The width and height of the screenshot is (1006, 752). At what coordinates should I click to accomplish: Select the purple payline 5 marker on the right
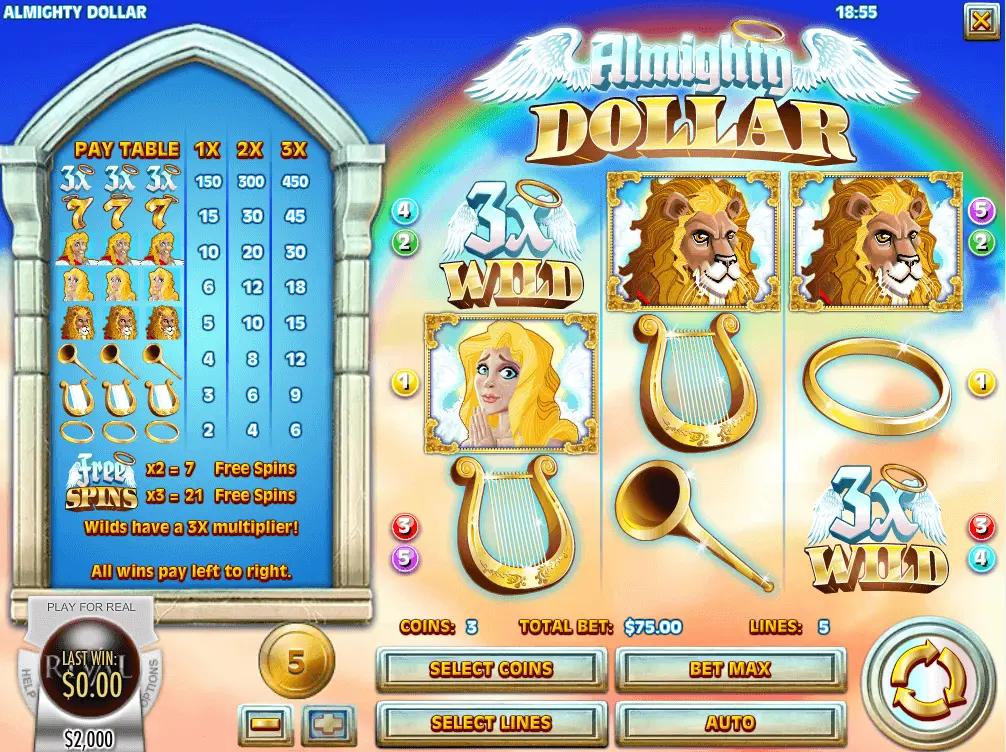coord(981,211)
